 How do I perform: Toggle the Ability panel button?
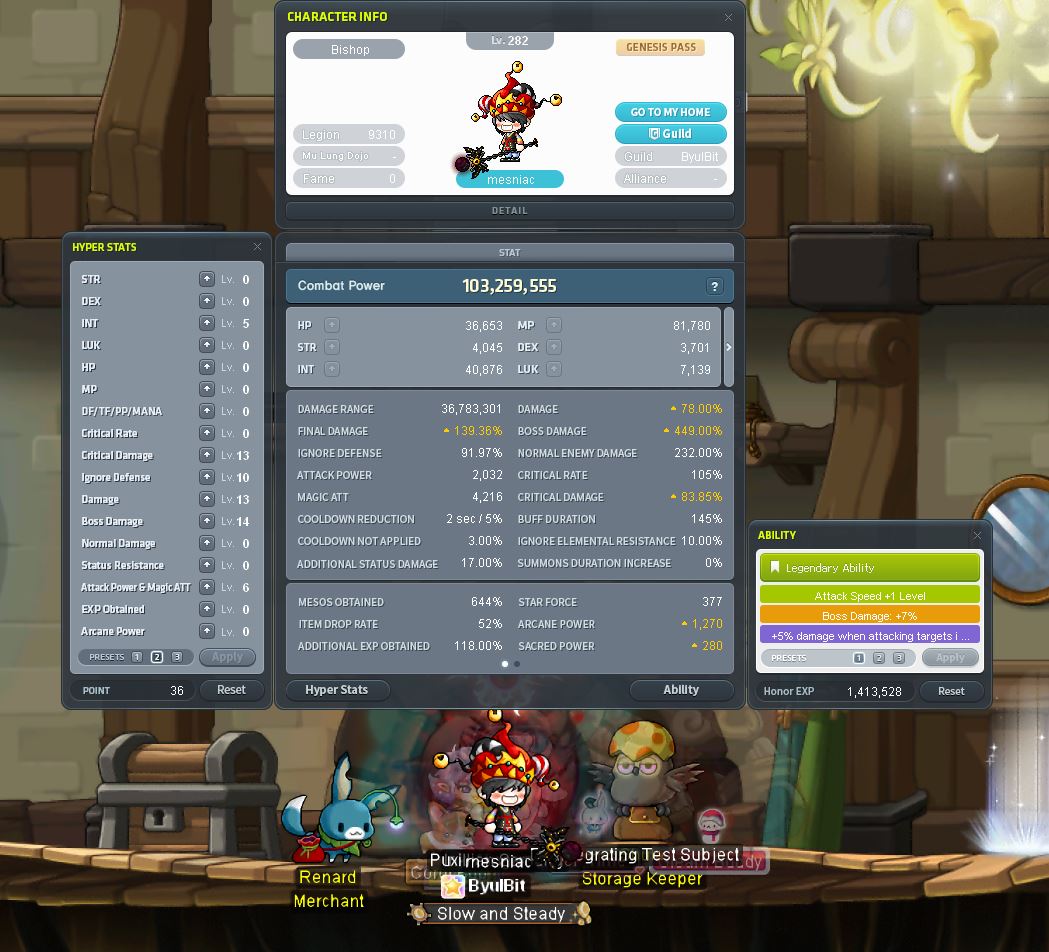[x=681, y=690]
